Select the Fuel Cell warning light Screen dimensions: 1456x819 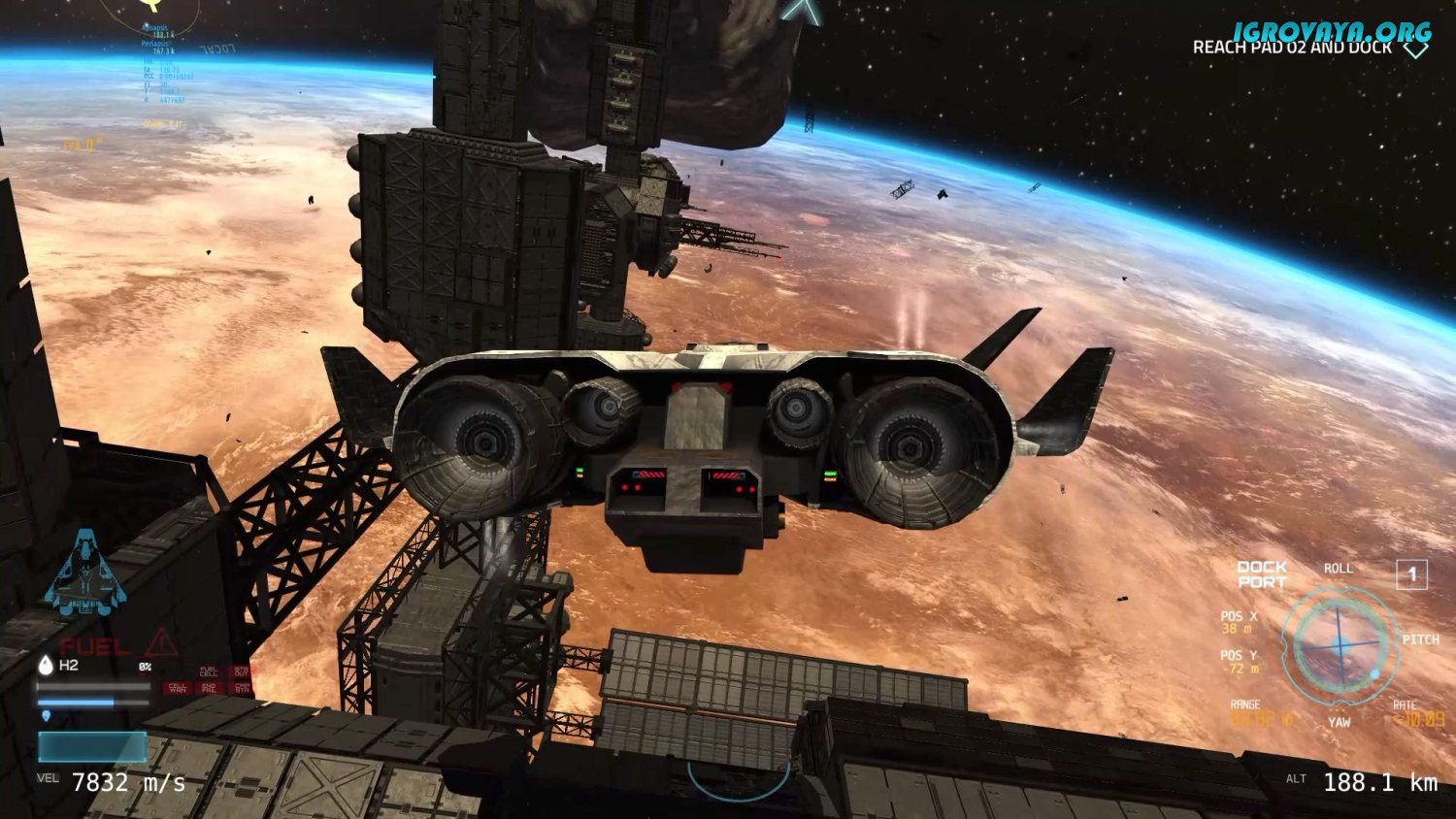tap(209, 672)
